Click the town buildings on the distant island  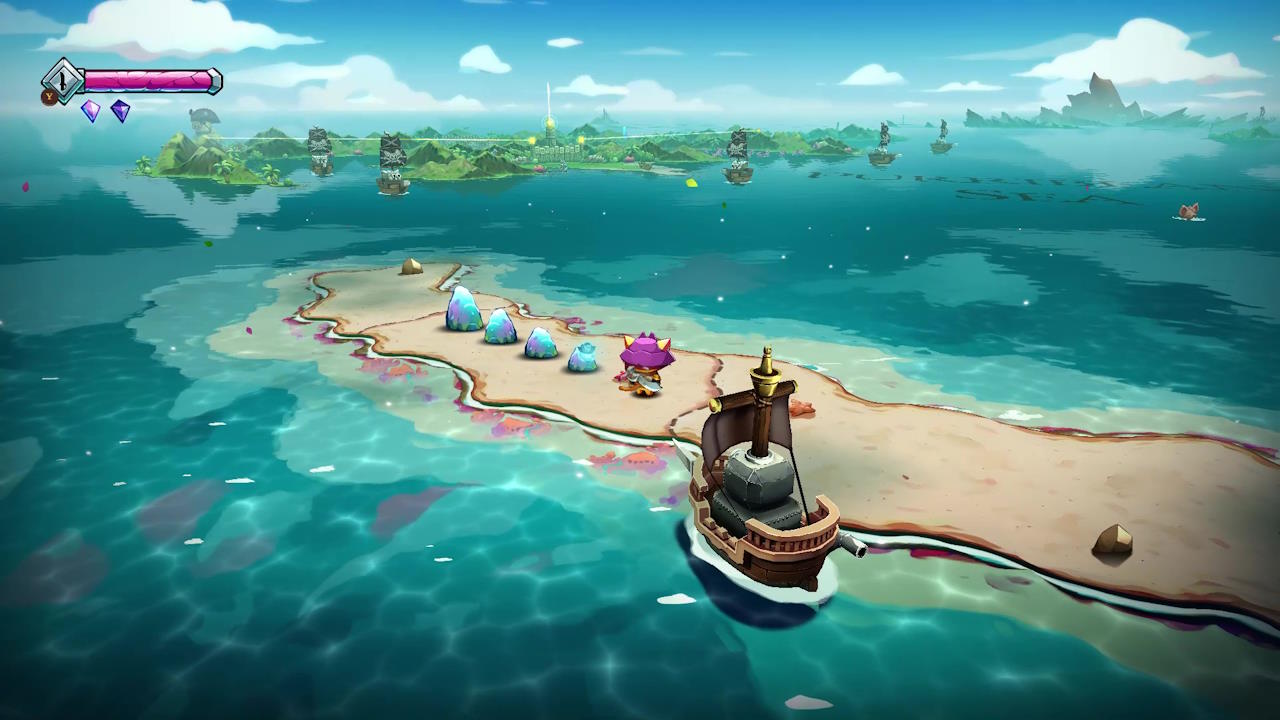(555, 150)
